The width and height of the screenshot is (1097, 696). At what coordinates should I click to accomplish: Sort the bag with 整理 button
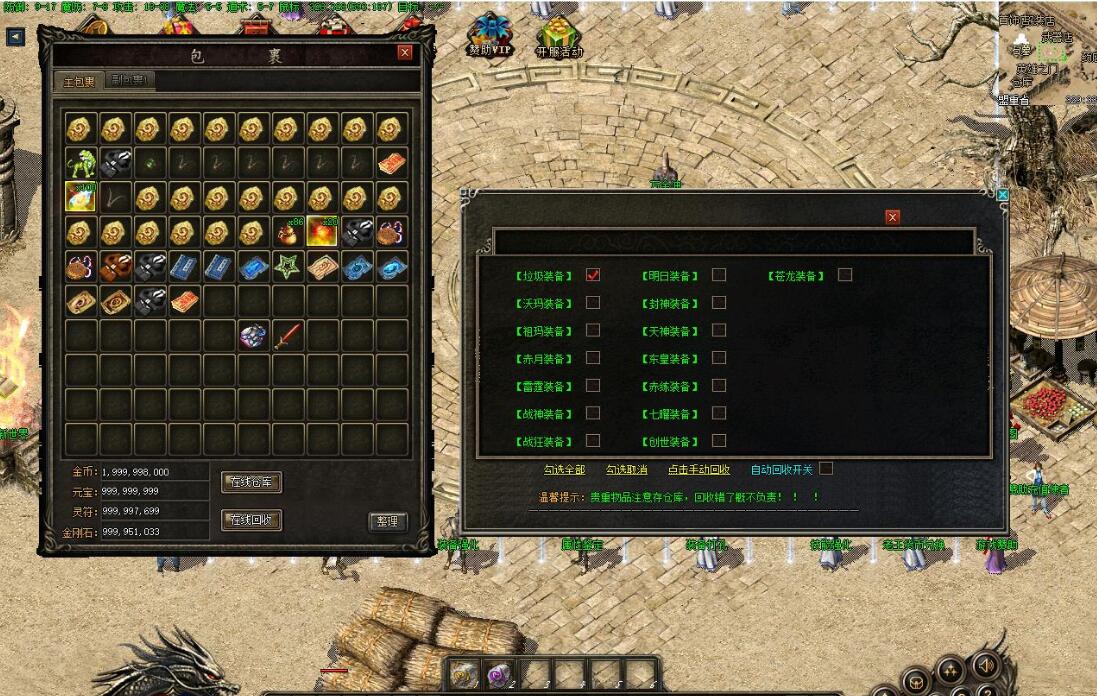[x=388, y=521]
